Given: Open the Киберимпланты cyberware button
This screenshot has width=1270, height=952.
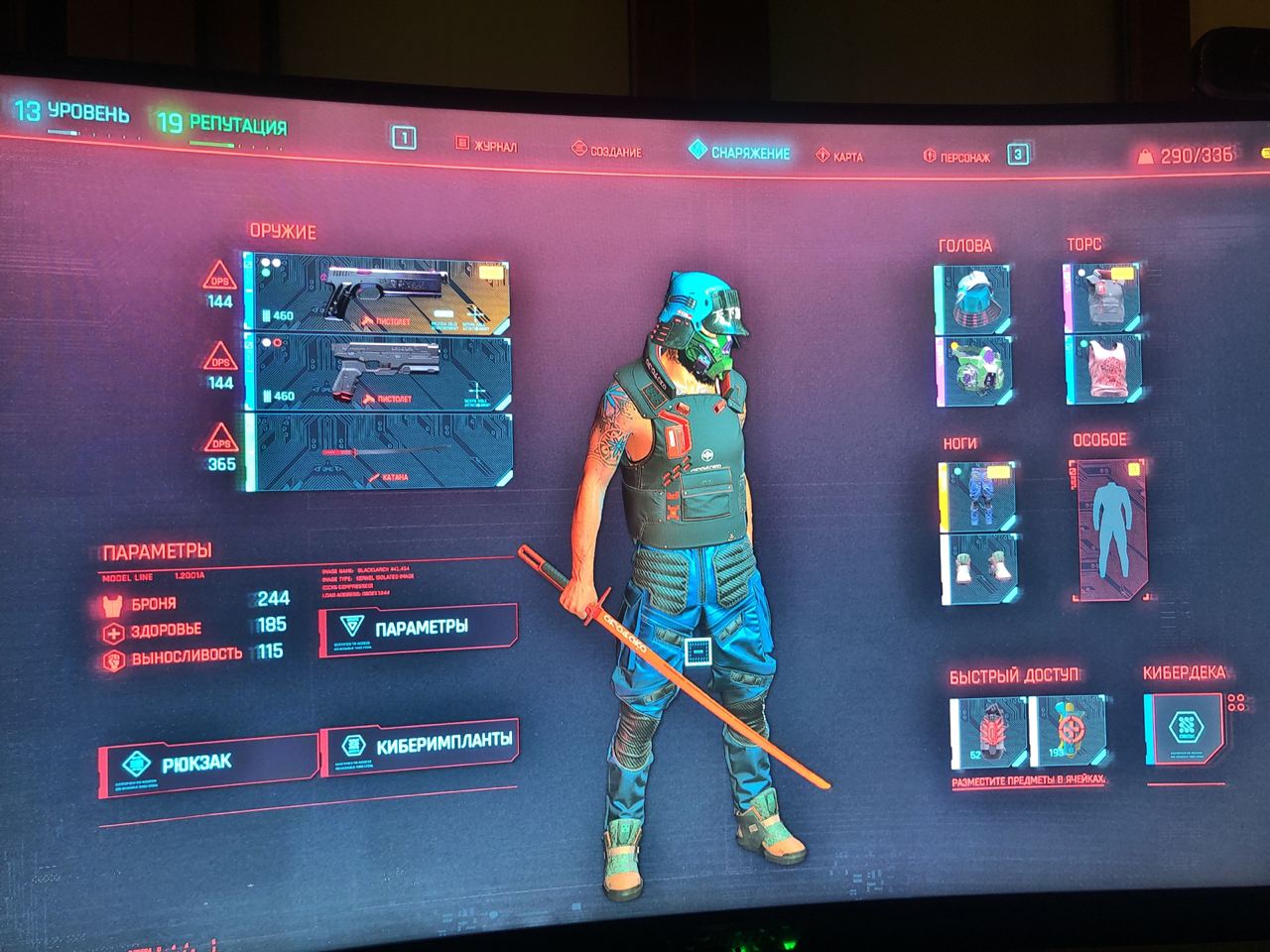Looking at the screenshot, I should [421, 744].
